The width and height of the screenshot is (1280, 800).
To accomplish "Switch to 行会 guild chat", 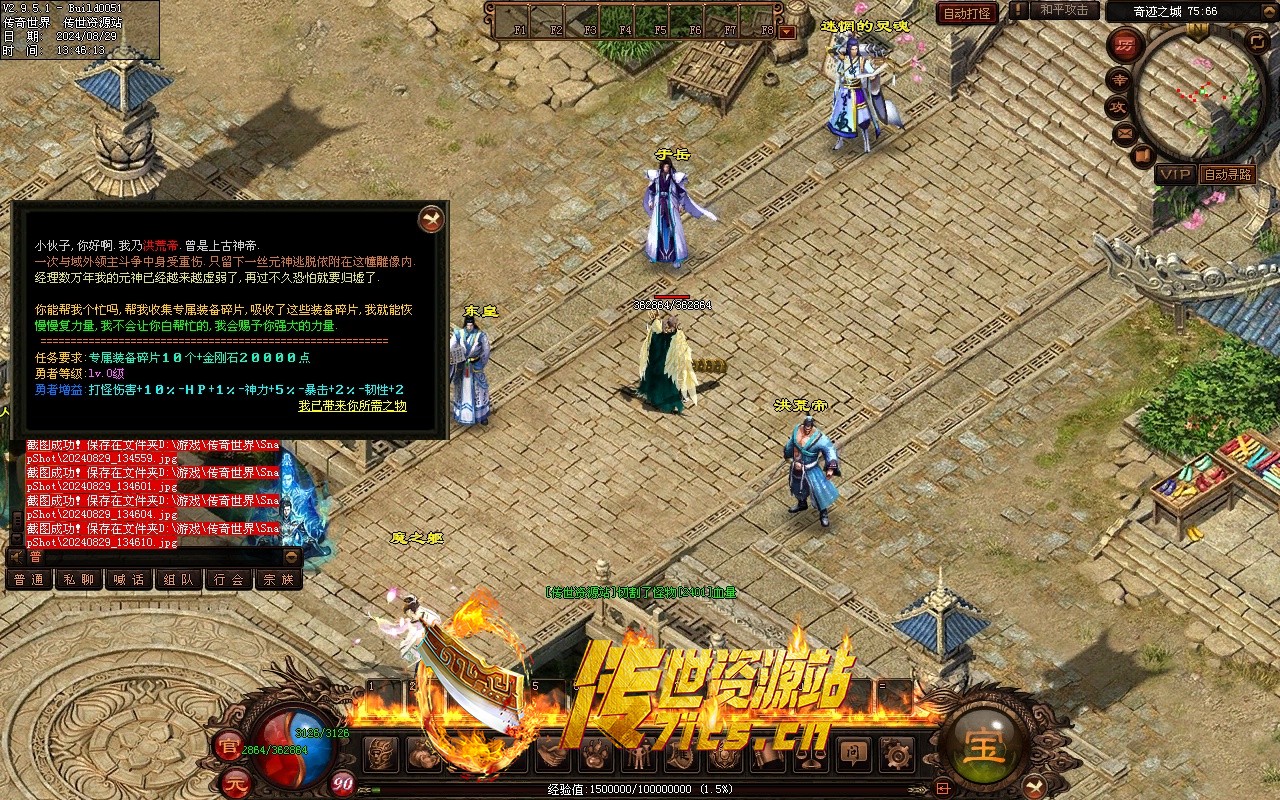I will pos(229,579).
